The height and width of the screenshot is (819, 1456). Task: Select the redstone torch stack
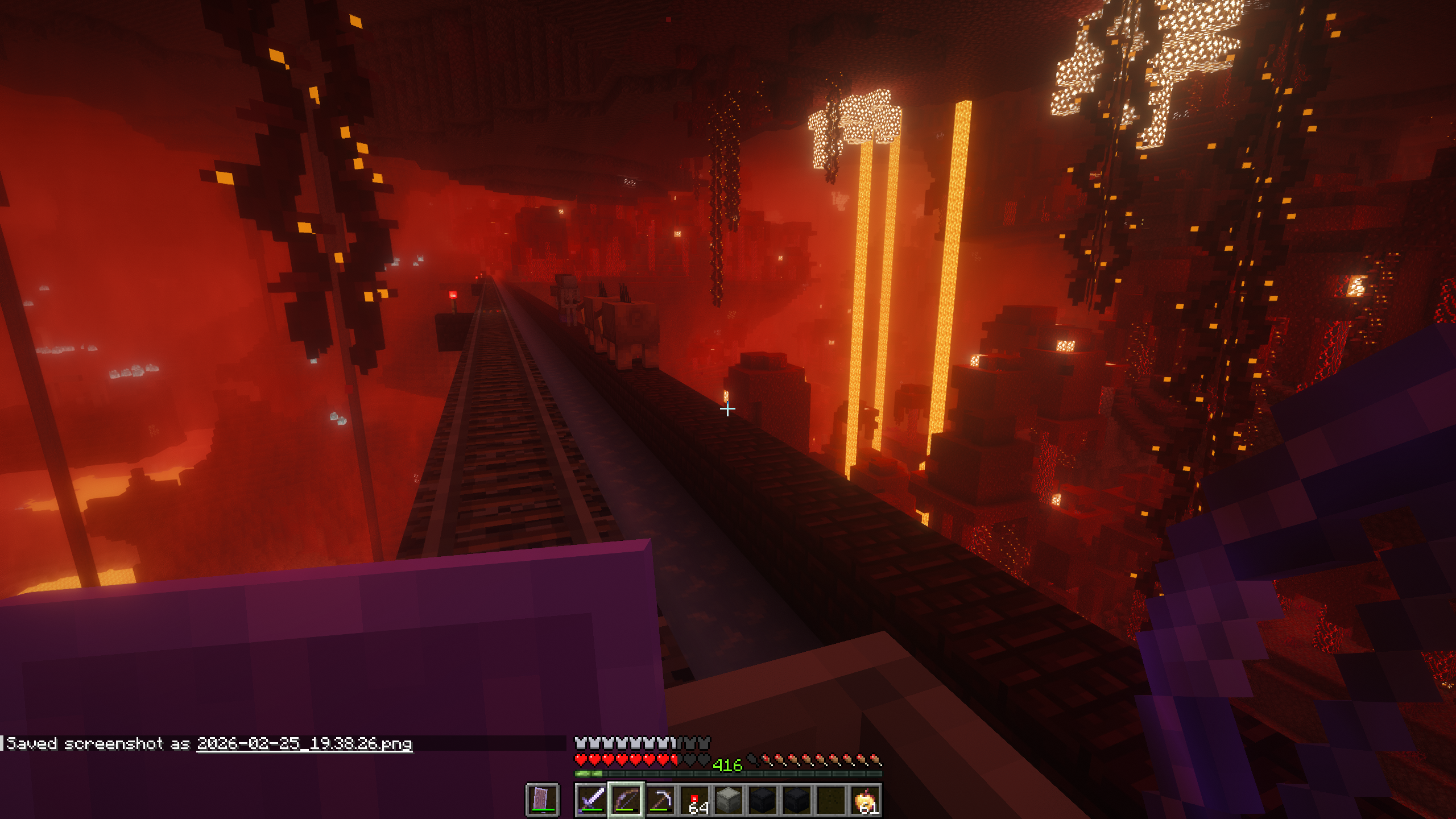[x=694, y=800]
